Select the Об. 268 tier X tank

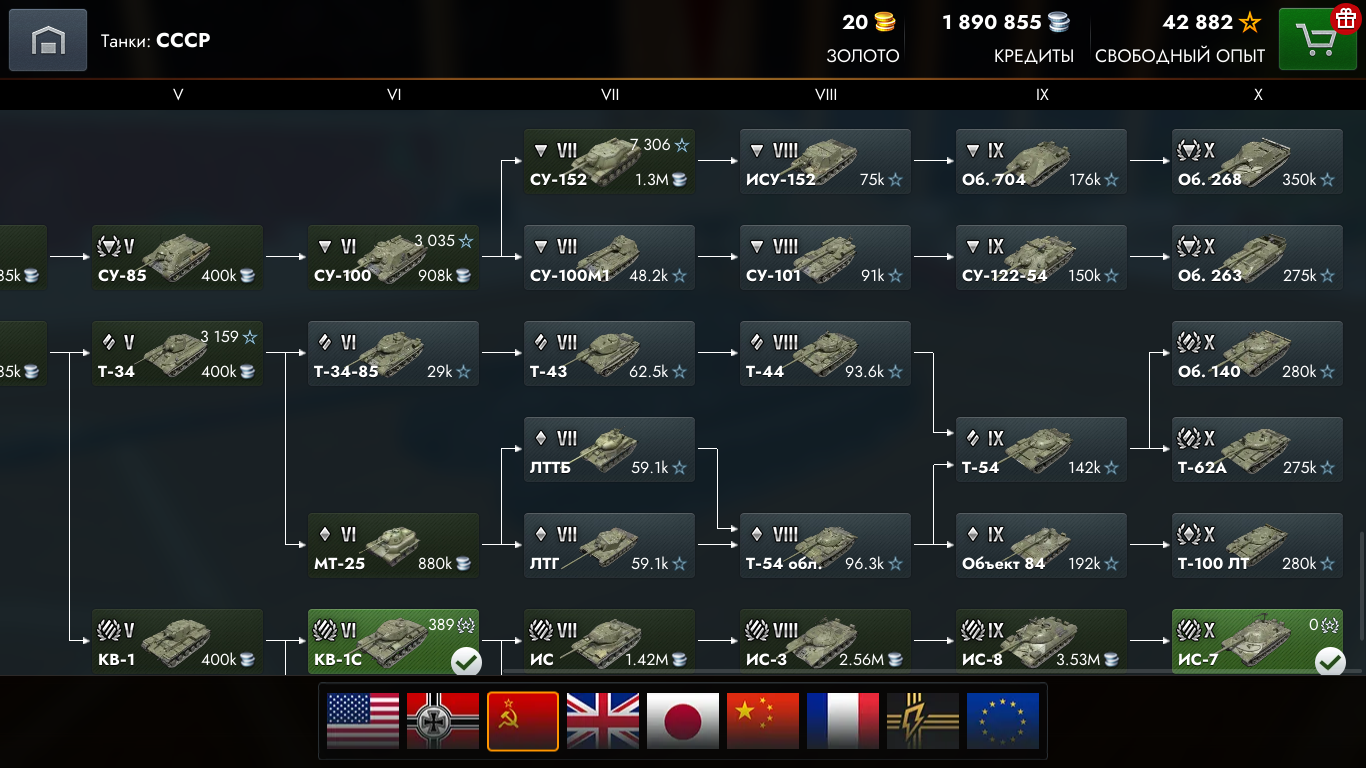point(1257,162)
